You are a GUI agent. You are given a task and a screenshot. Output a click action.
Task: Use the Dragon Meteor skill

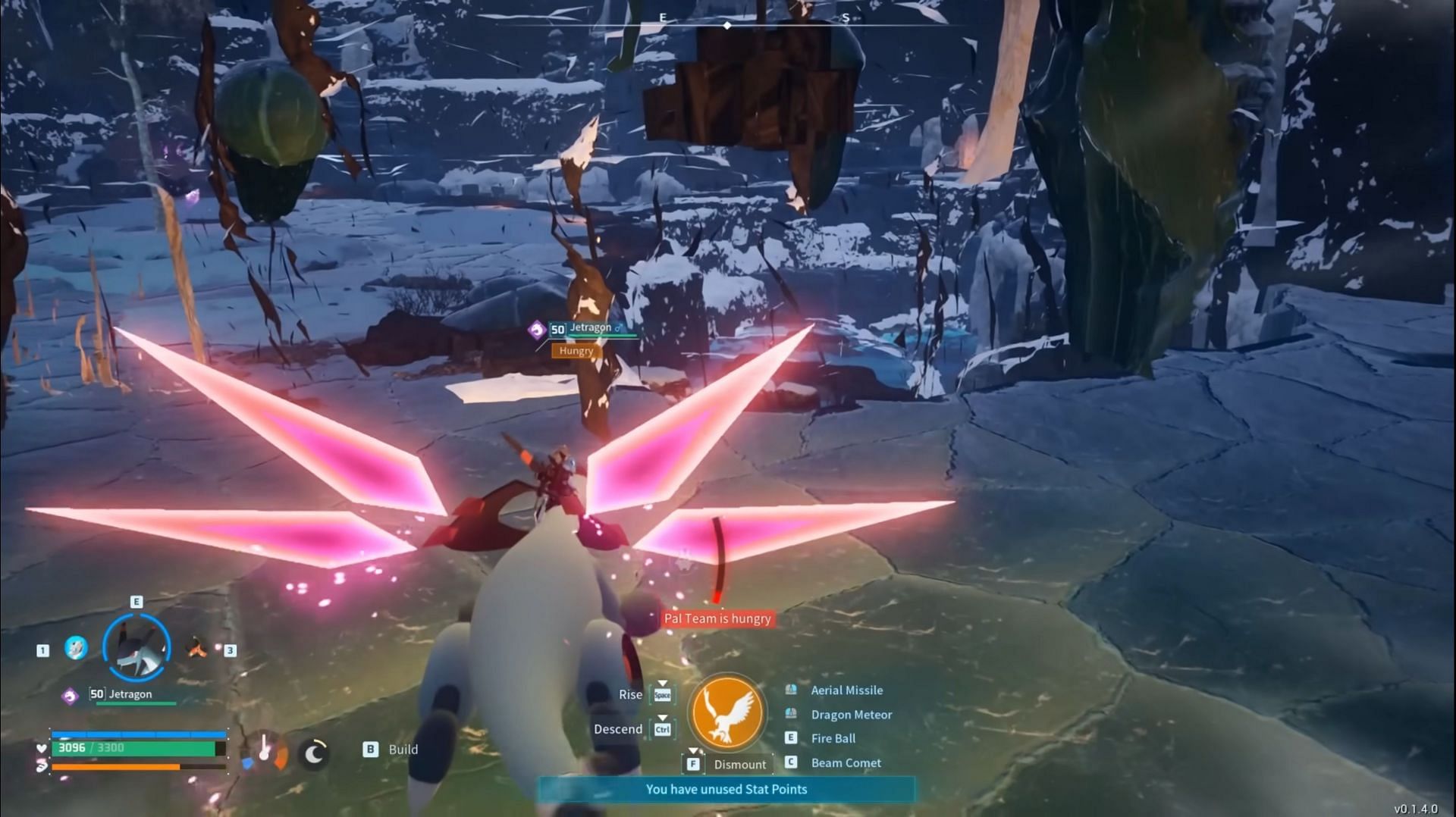coord(851,715)
